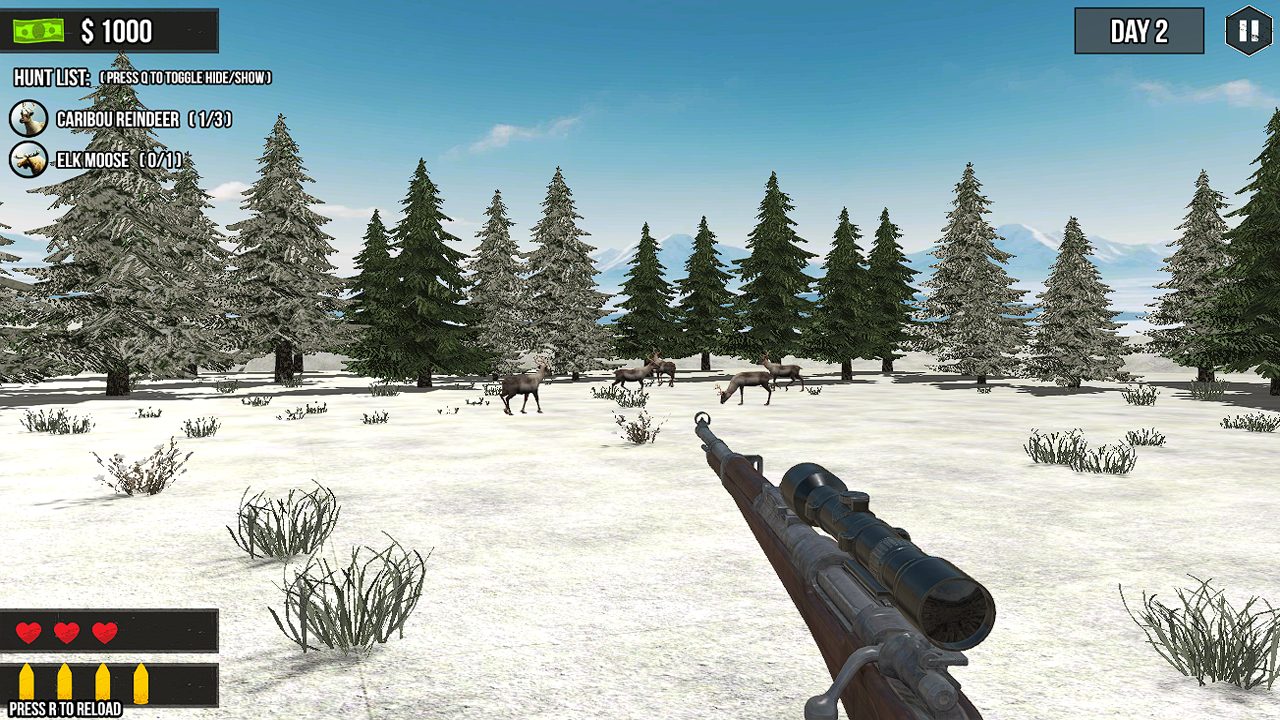The height and width of the screenshot is (720, 1280).
Task: Select the Elk Moose icon in hunt list
Action: tap(29, 158)
